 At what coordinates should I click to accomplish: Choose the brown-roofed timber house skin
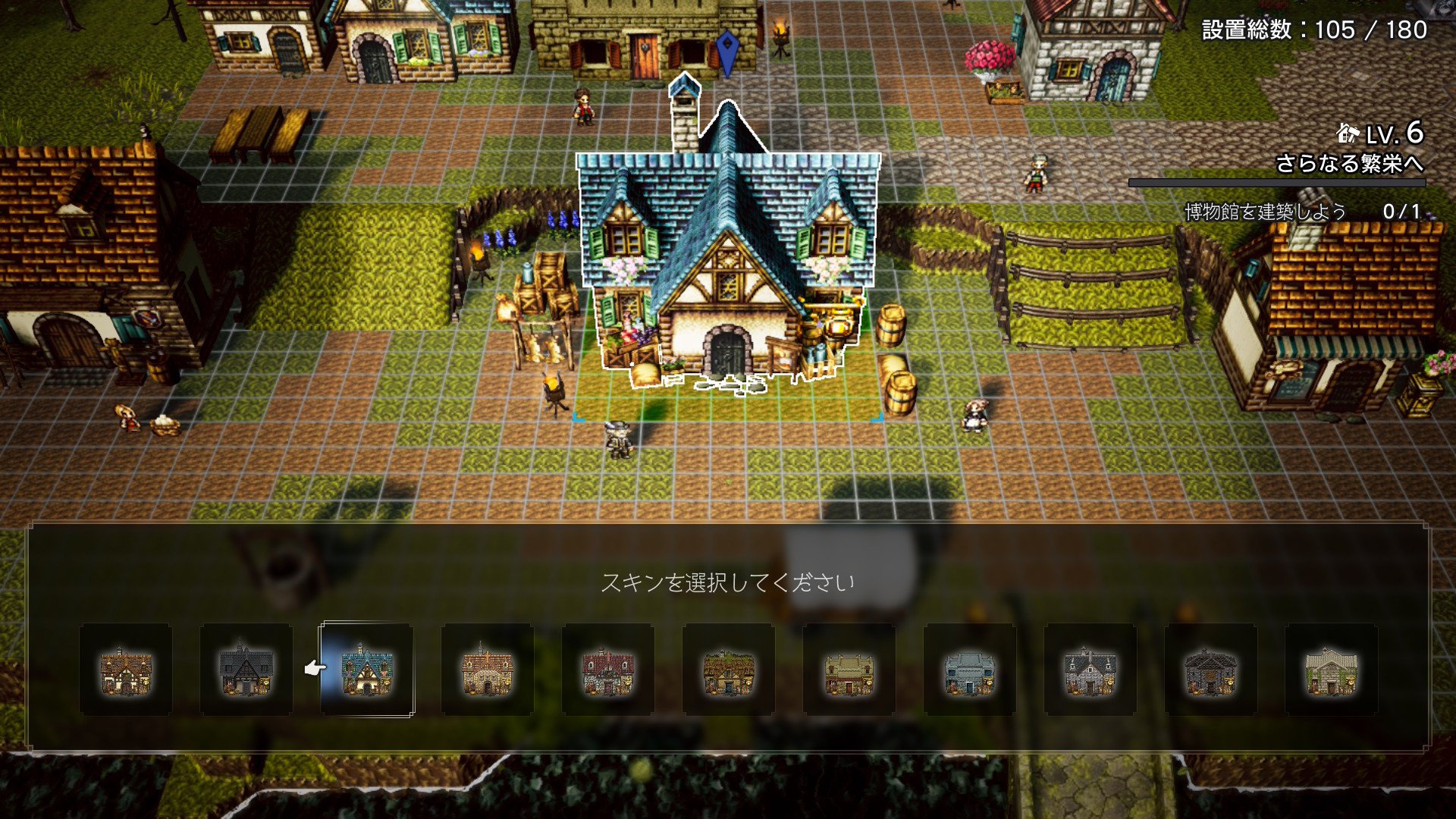point(126,670)
